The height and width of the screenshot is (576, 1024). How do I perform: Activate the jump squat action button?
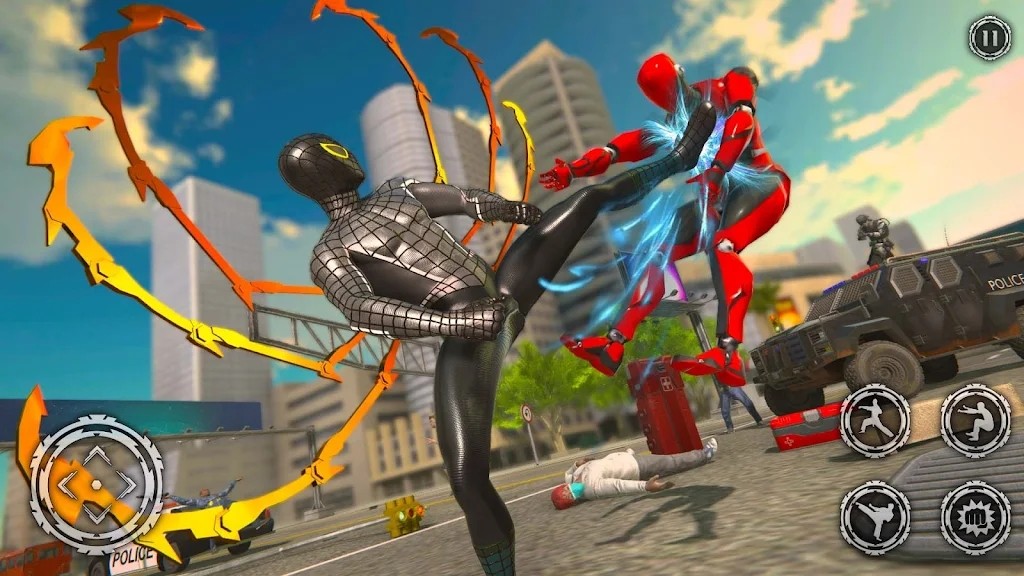pyautogui.click(x=975, y=420)
